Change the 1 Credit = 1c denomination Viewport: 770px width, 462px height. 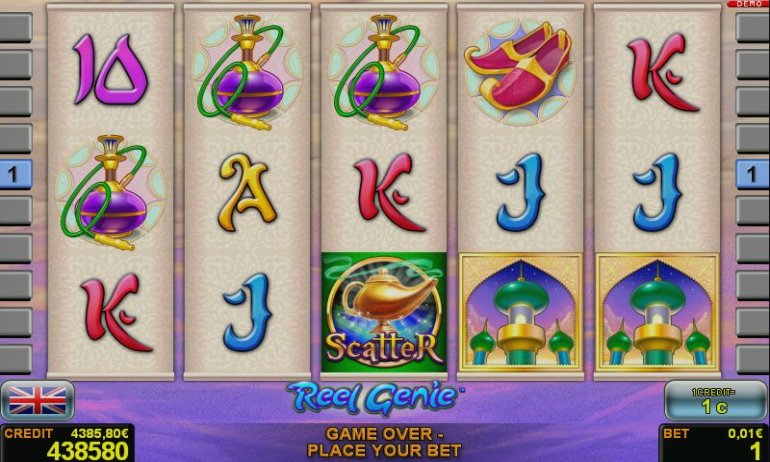click(x=715, y=400)
